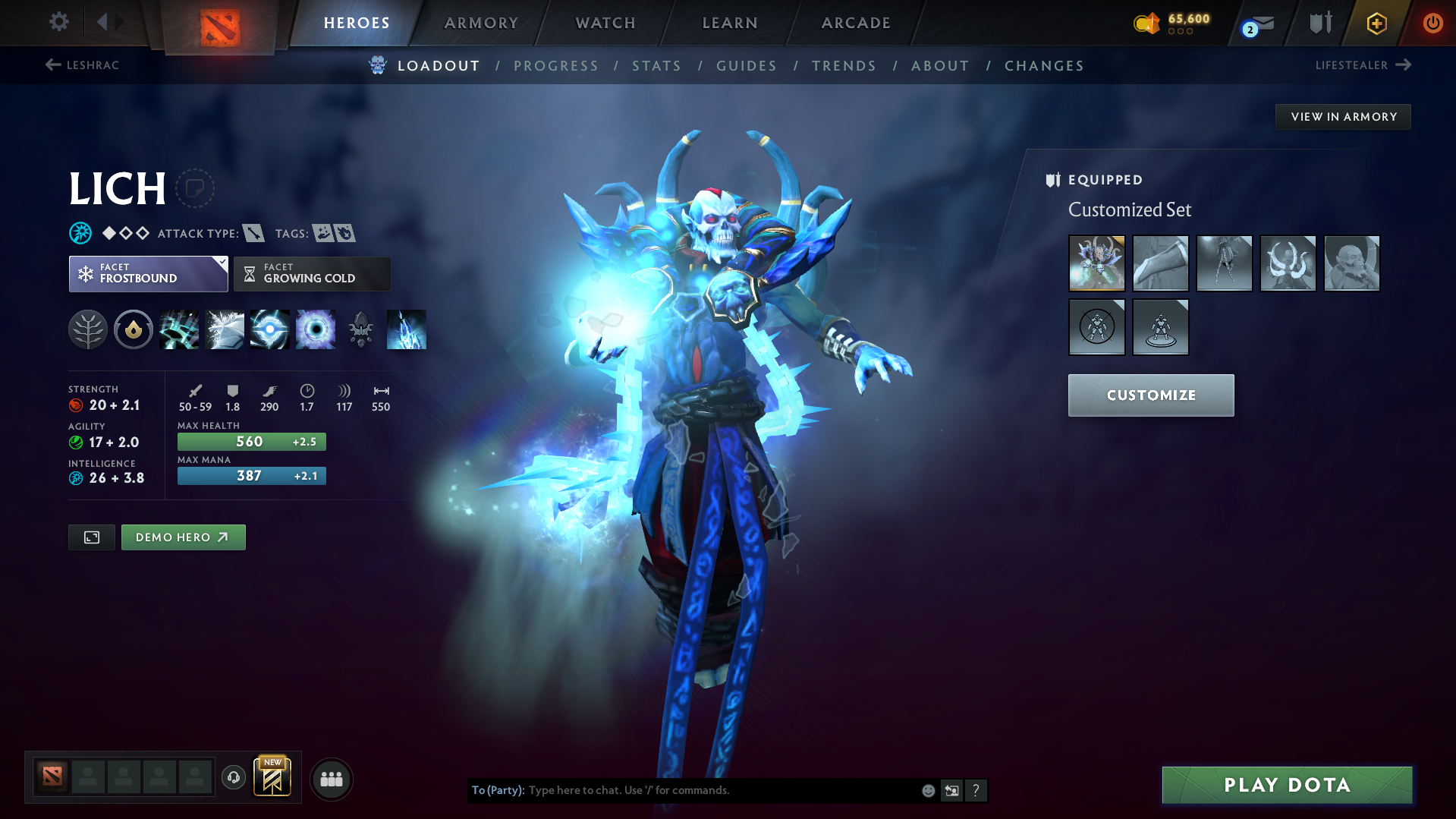Viewport: 1456px width, 819px height.
Task: Toggle the full-body portrait view button
Action: coord(91,537)
